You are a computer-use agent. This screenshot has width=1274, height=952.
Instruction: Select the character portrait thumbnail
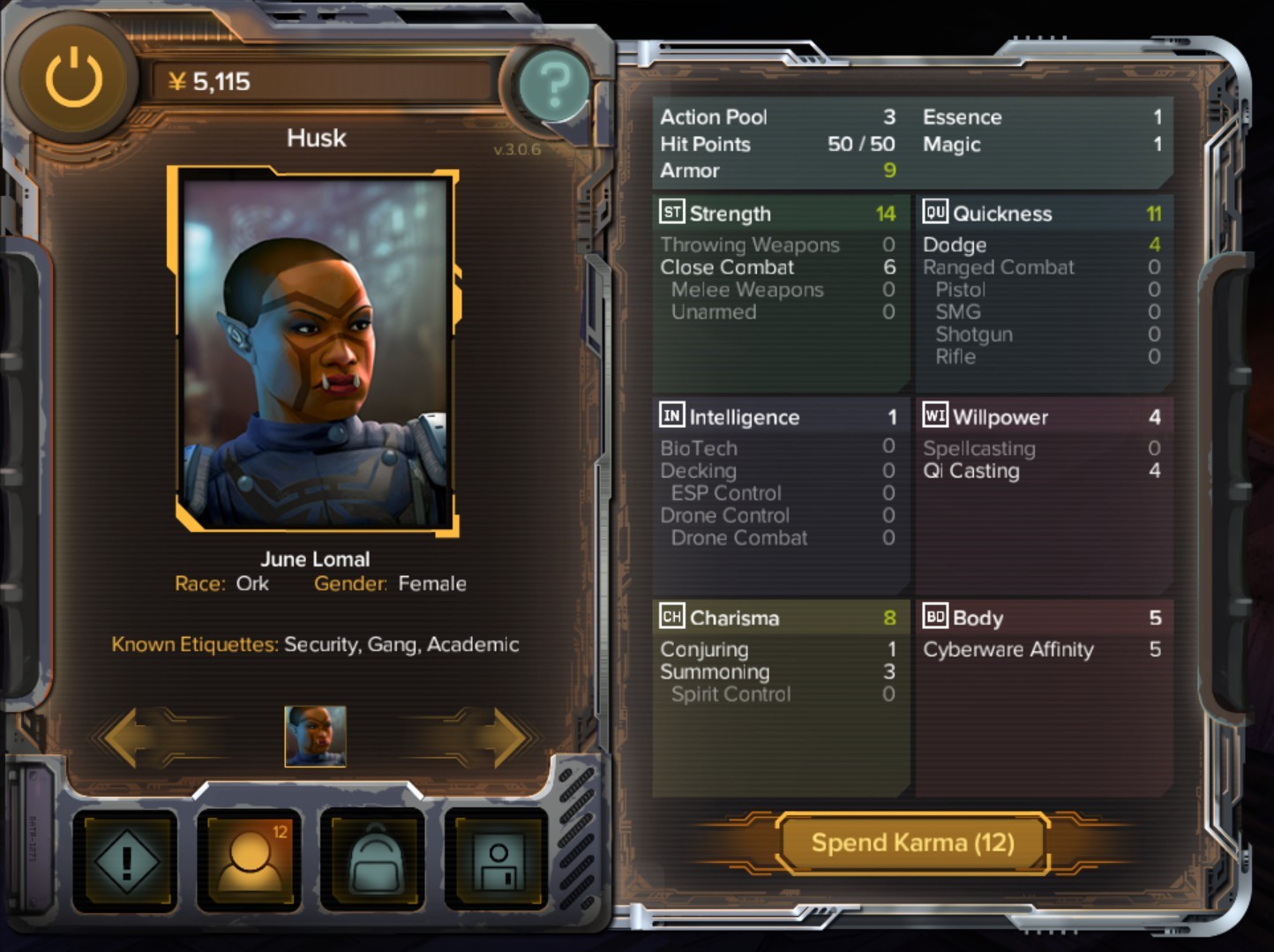coord(315,738)
